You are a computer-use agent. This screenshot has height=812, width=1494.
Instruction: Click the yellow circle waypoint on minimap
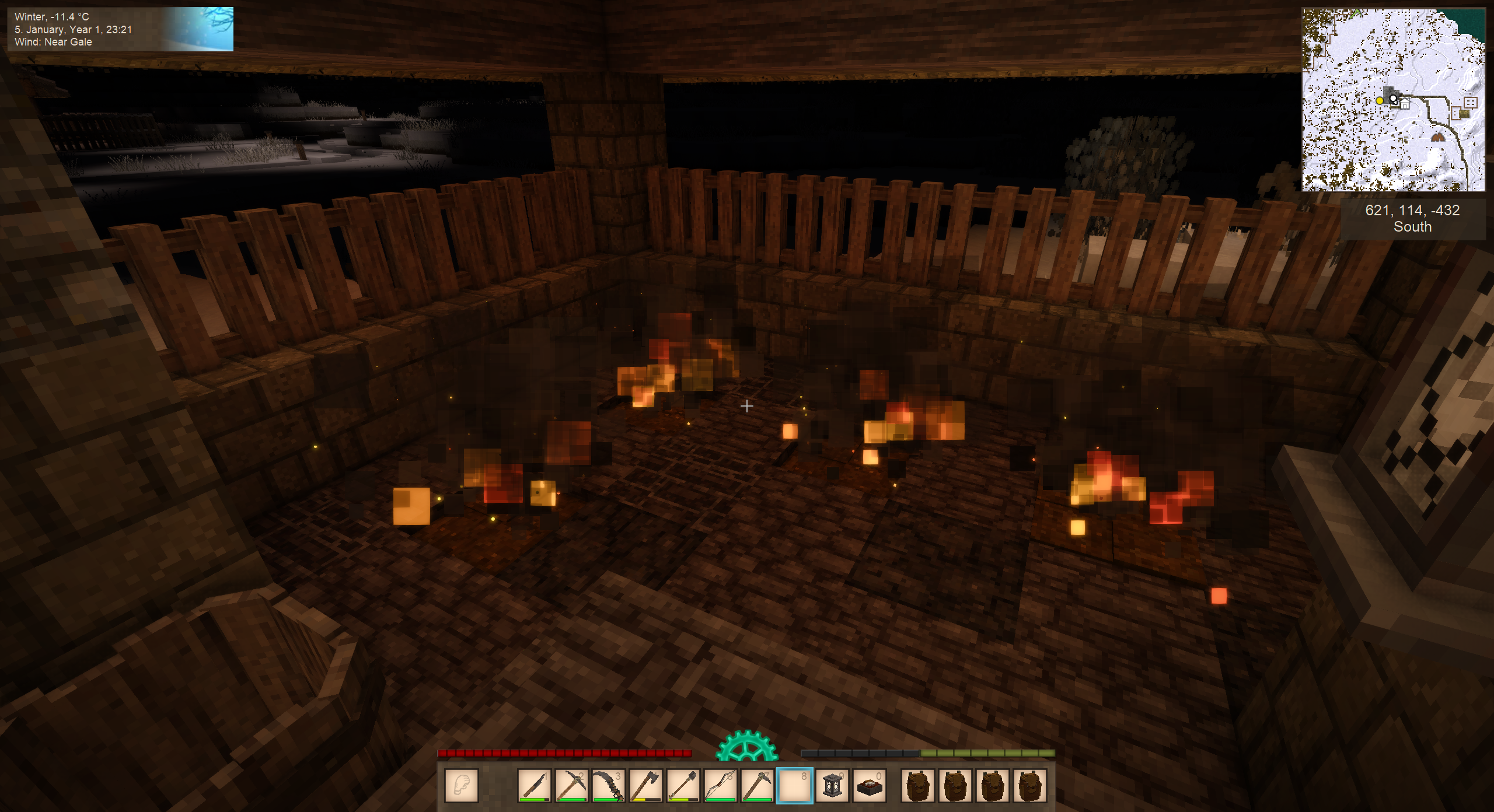1380,101
